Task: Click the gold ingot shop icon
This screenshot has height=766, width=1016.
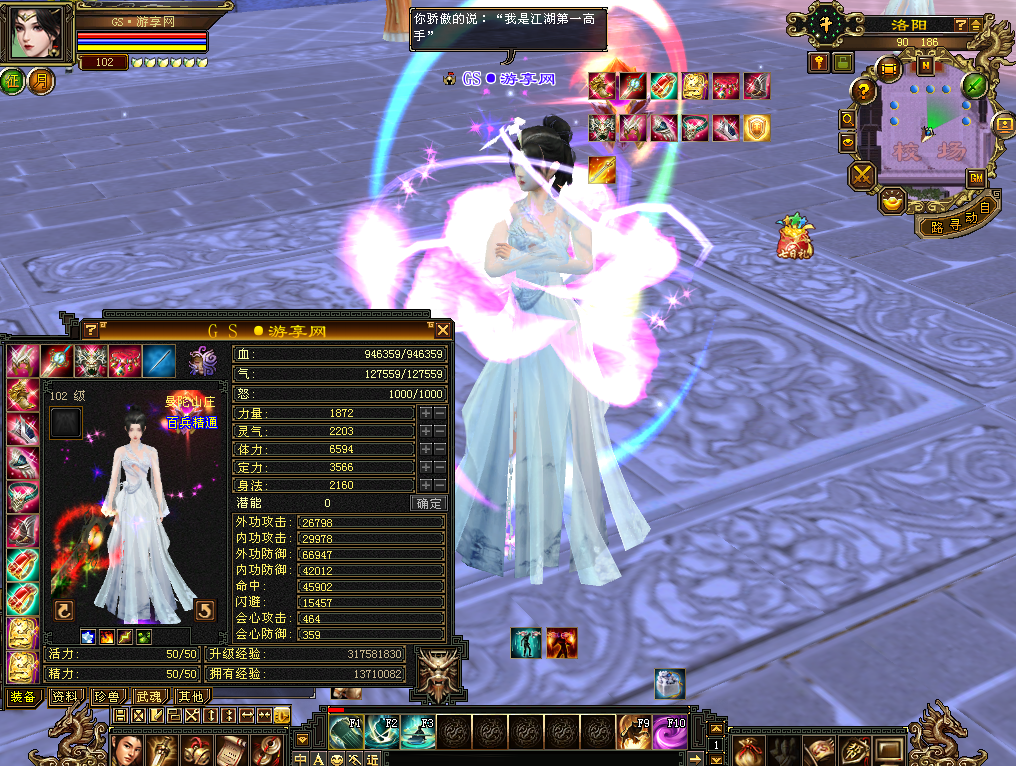Action: [892, 201]
